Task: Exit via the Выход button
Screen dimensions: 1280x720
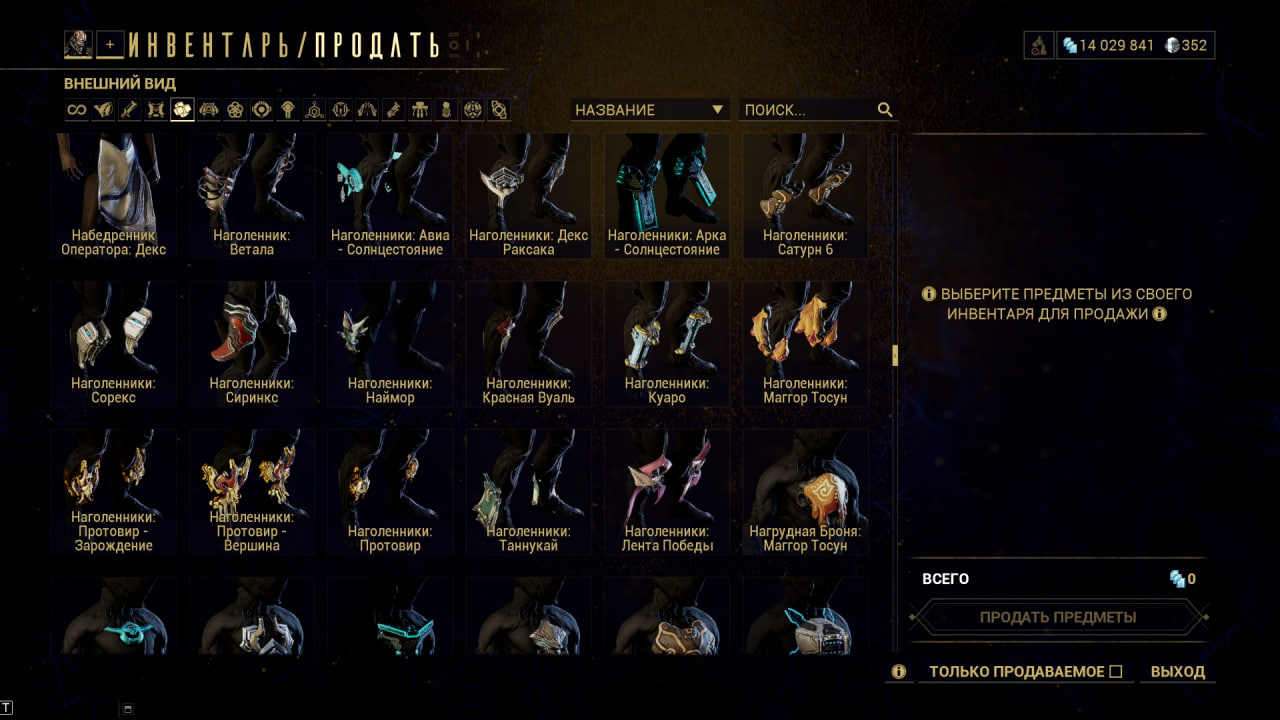Action: tap(1178, 672)
